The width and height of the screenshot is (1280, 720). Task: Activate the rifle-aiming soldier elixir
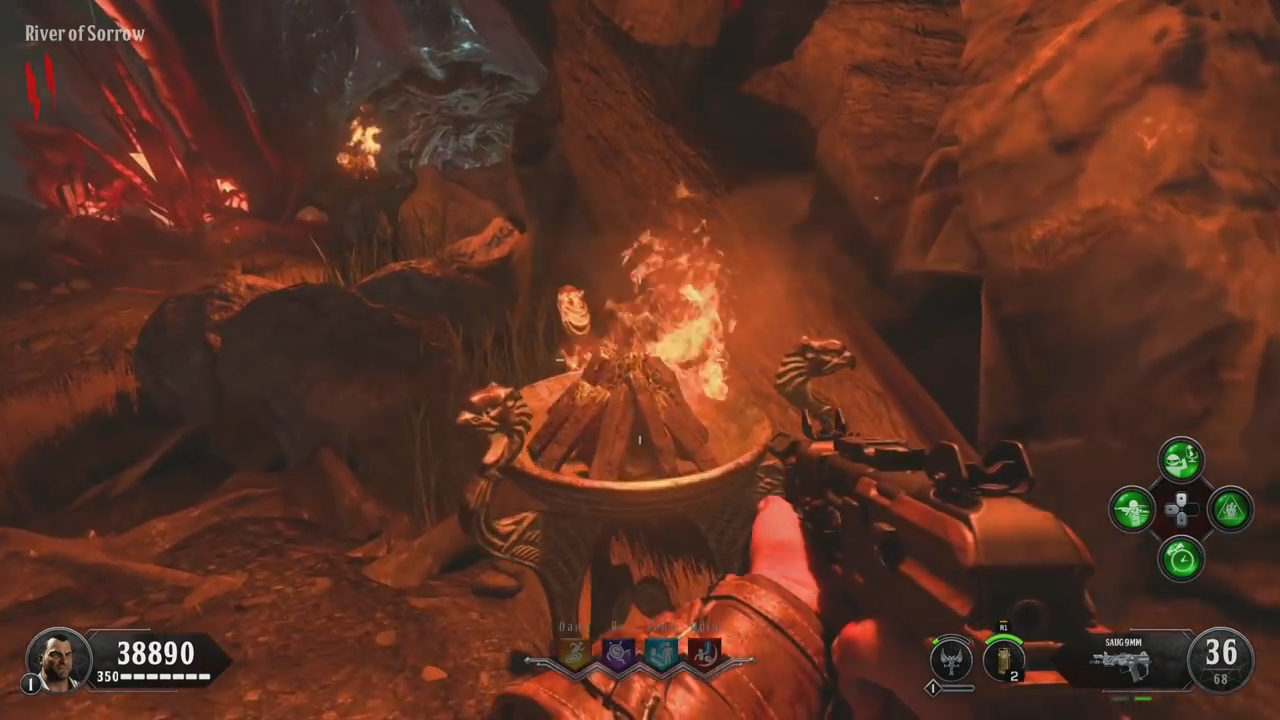1133,509
